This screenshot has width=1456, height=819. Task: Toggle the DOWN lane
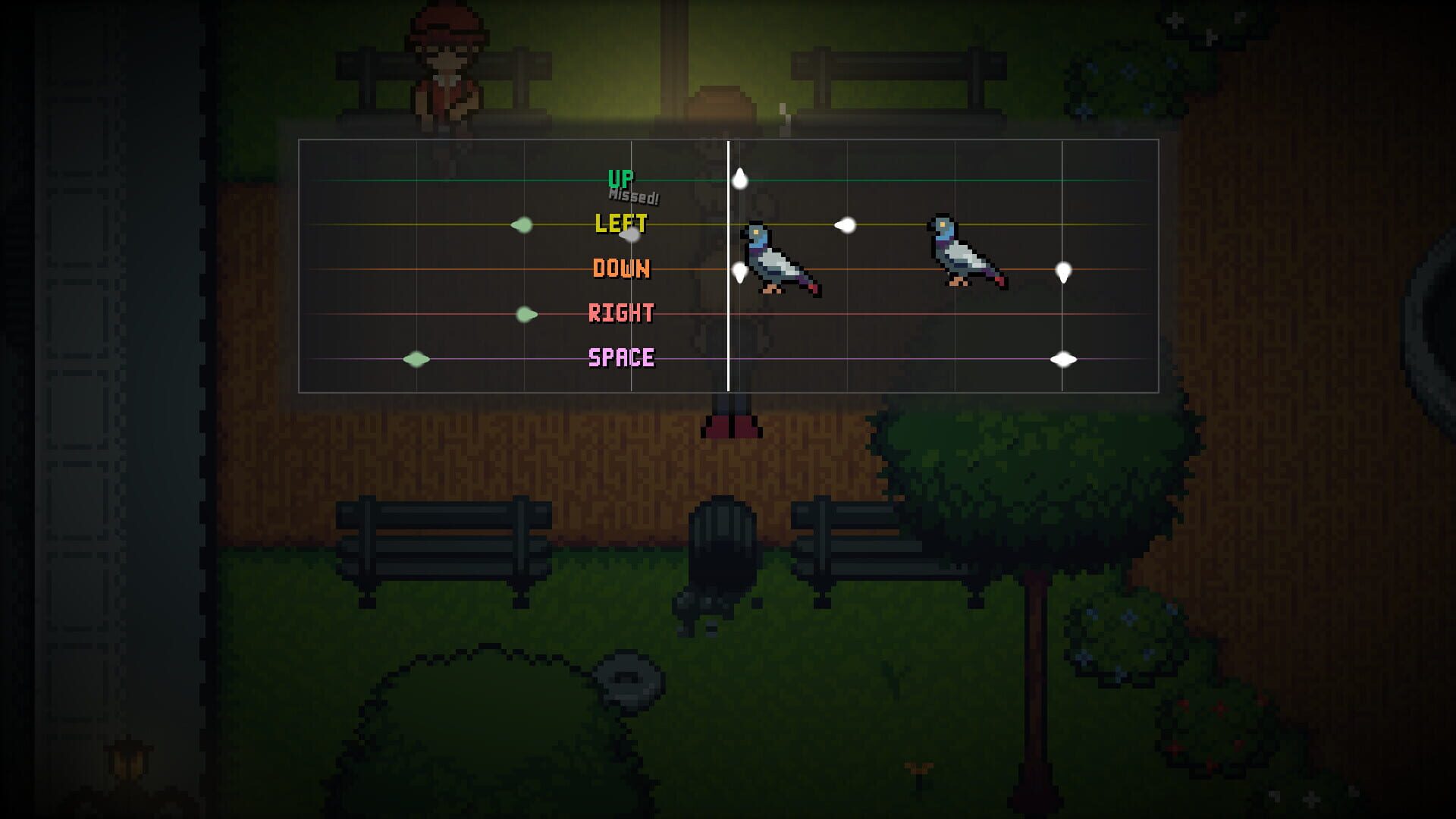pos(620,269)
